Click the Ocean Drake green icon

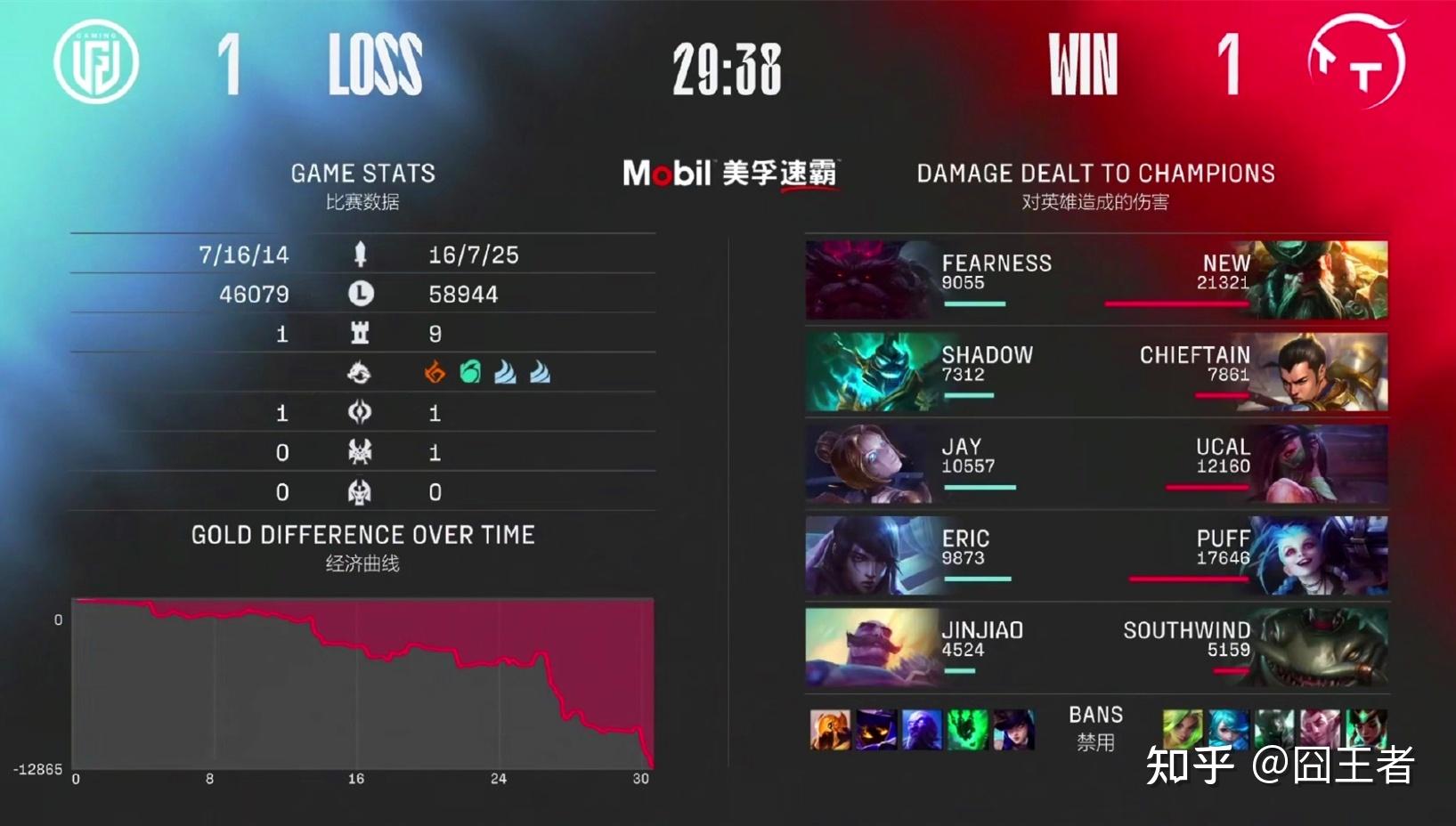tap(470, 373)
